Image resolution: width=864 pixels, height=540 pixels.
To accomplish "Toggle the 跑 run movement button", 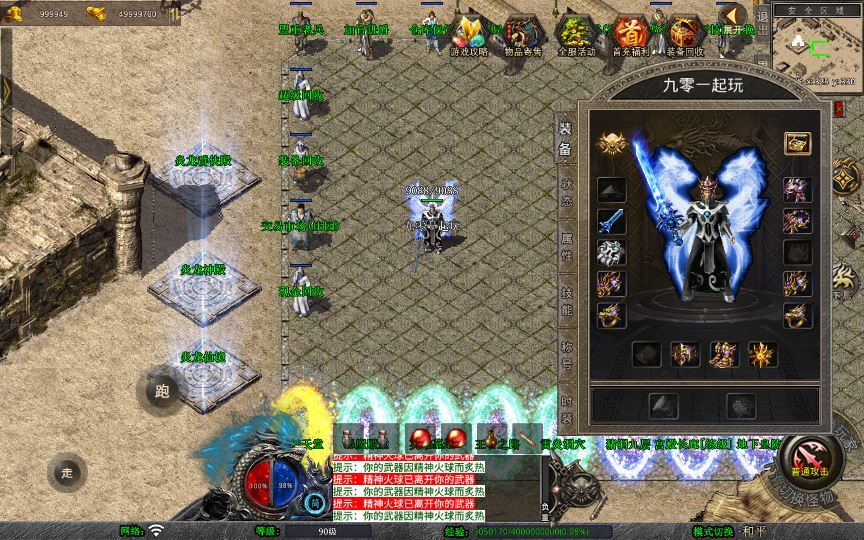I will coord(161,392).
